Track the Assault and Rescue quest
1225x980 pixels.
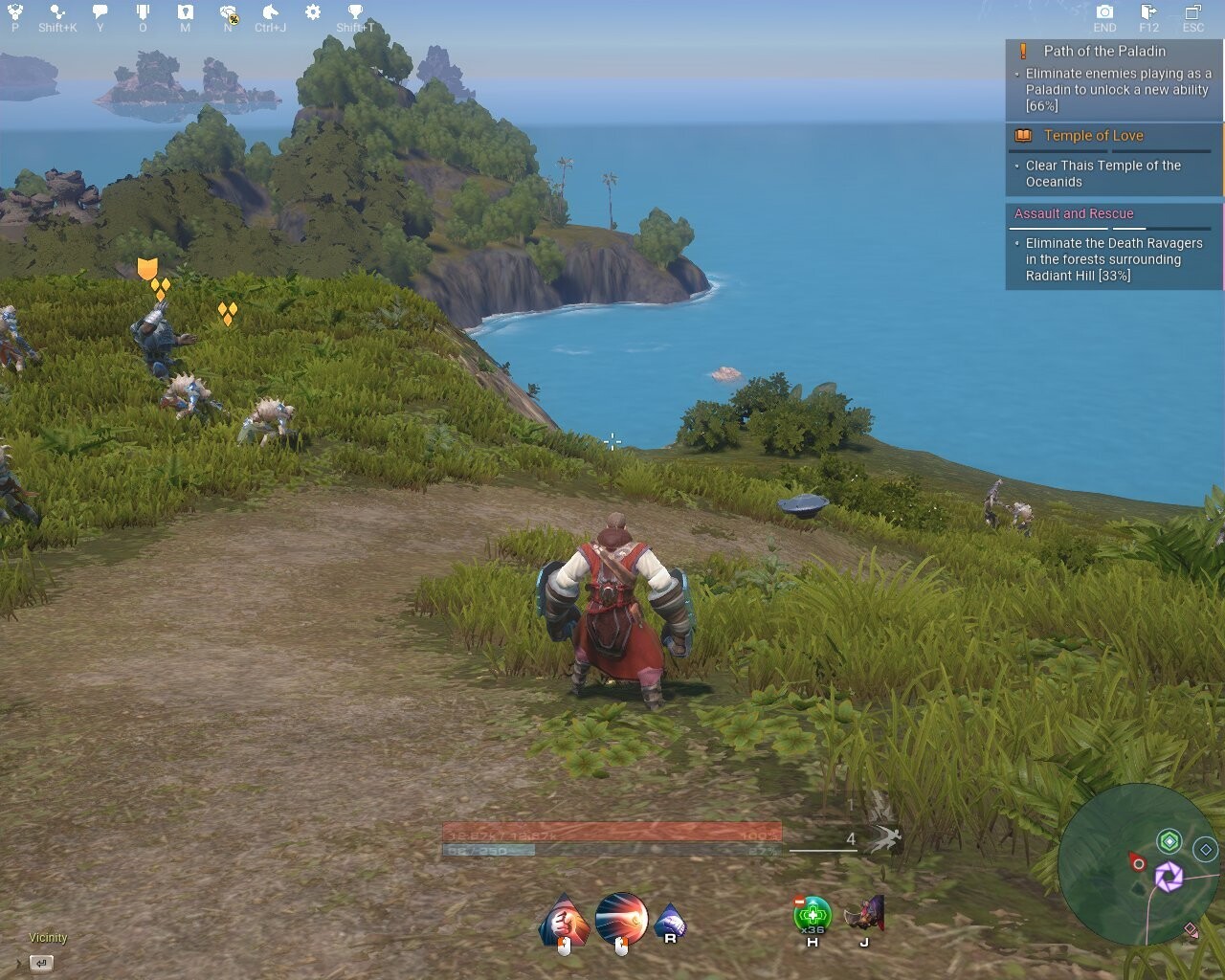coord(1072,213)
